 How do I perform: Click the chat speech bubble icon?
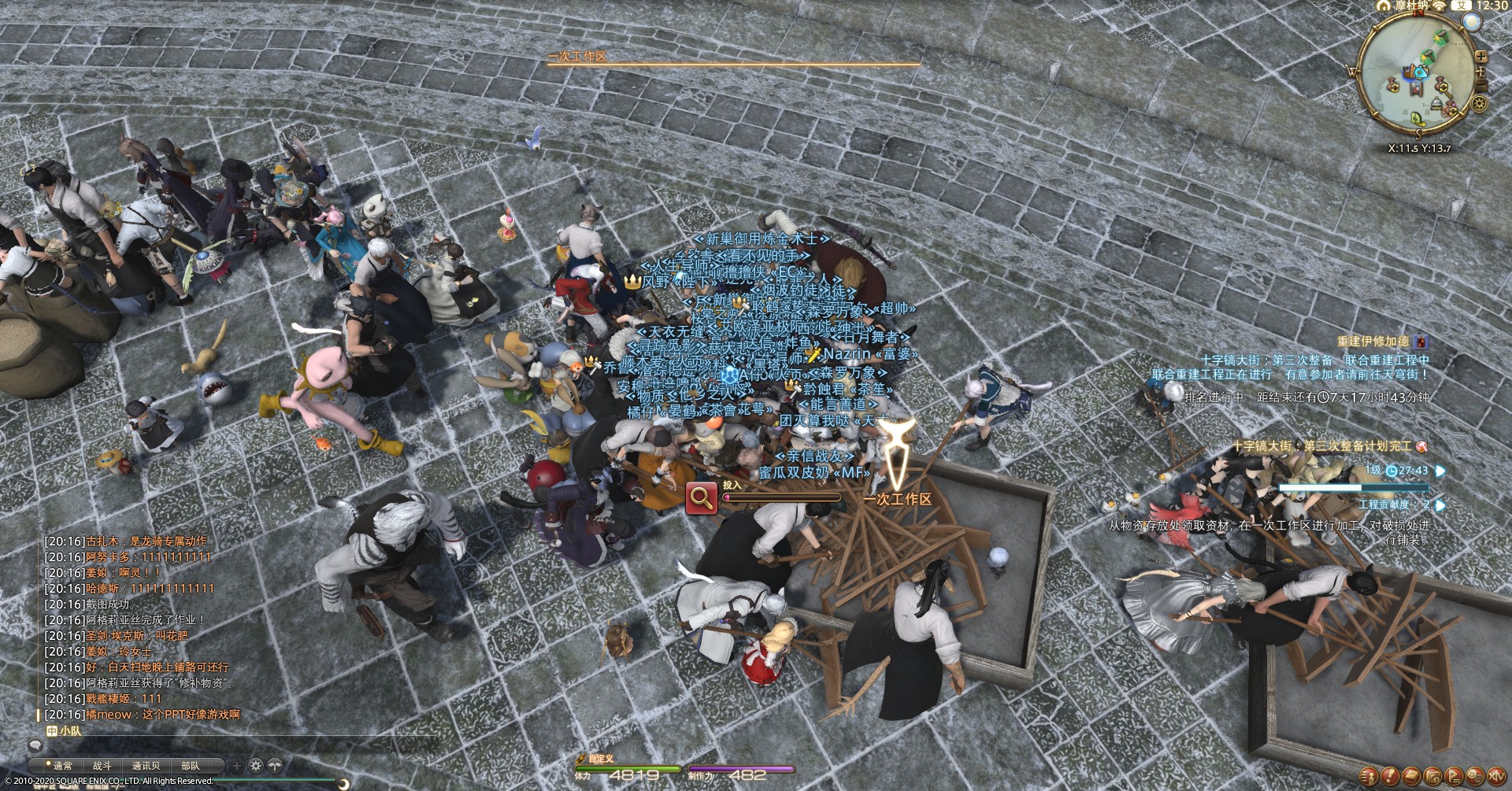(x=35, y=745)
